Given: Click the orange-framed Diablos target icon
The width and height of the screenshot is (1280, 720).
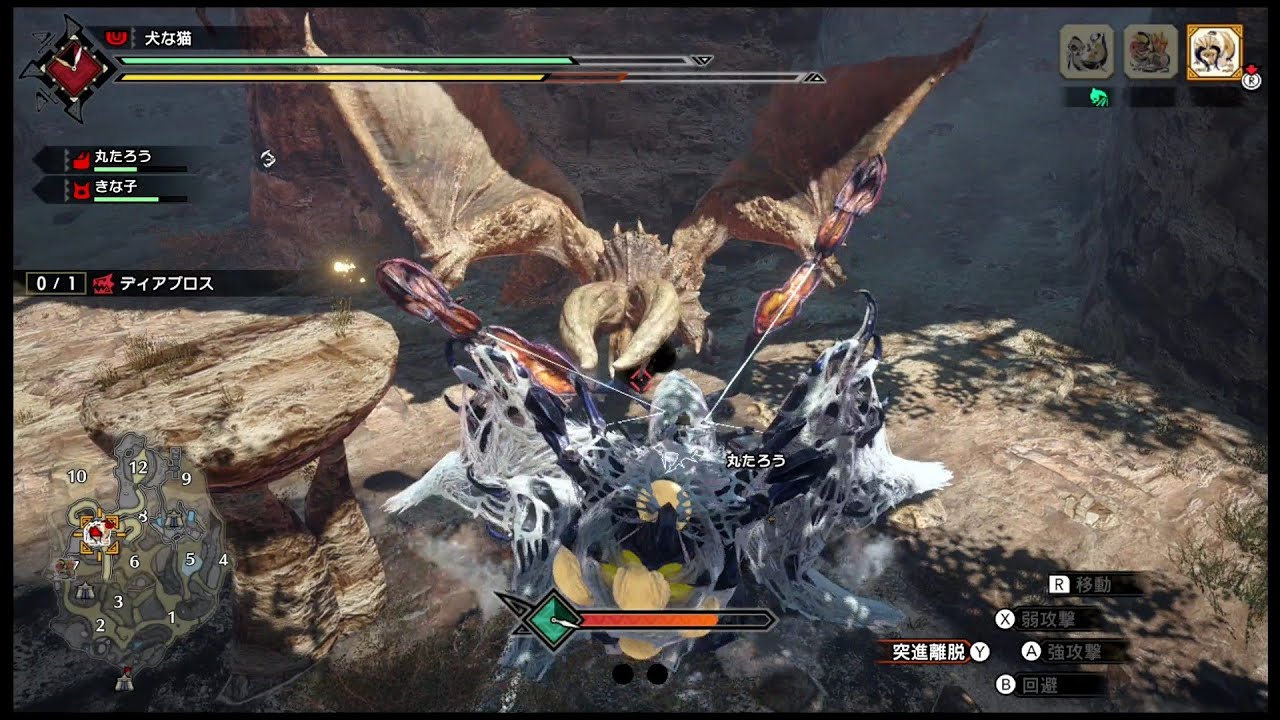Looking at the screenshot, I should (x=1214, y=51).
